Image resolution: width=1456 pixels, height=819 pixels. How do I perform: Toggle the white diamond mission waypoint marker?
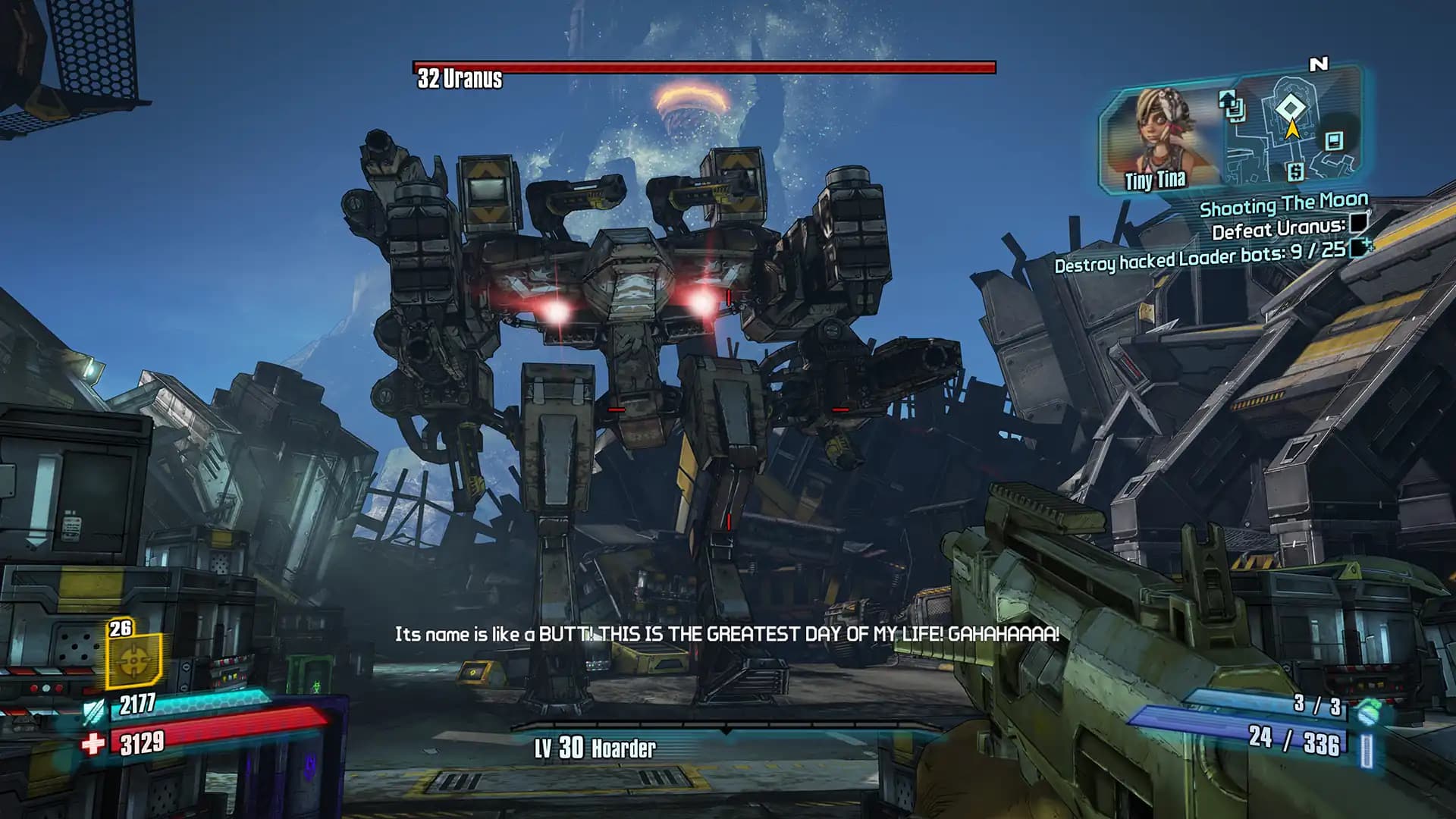[x=1290, y=107]
